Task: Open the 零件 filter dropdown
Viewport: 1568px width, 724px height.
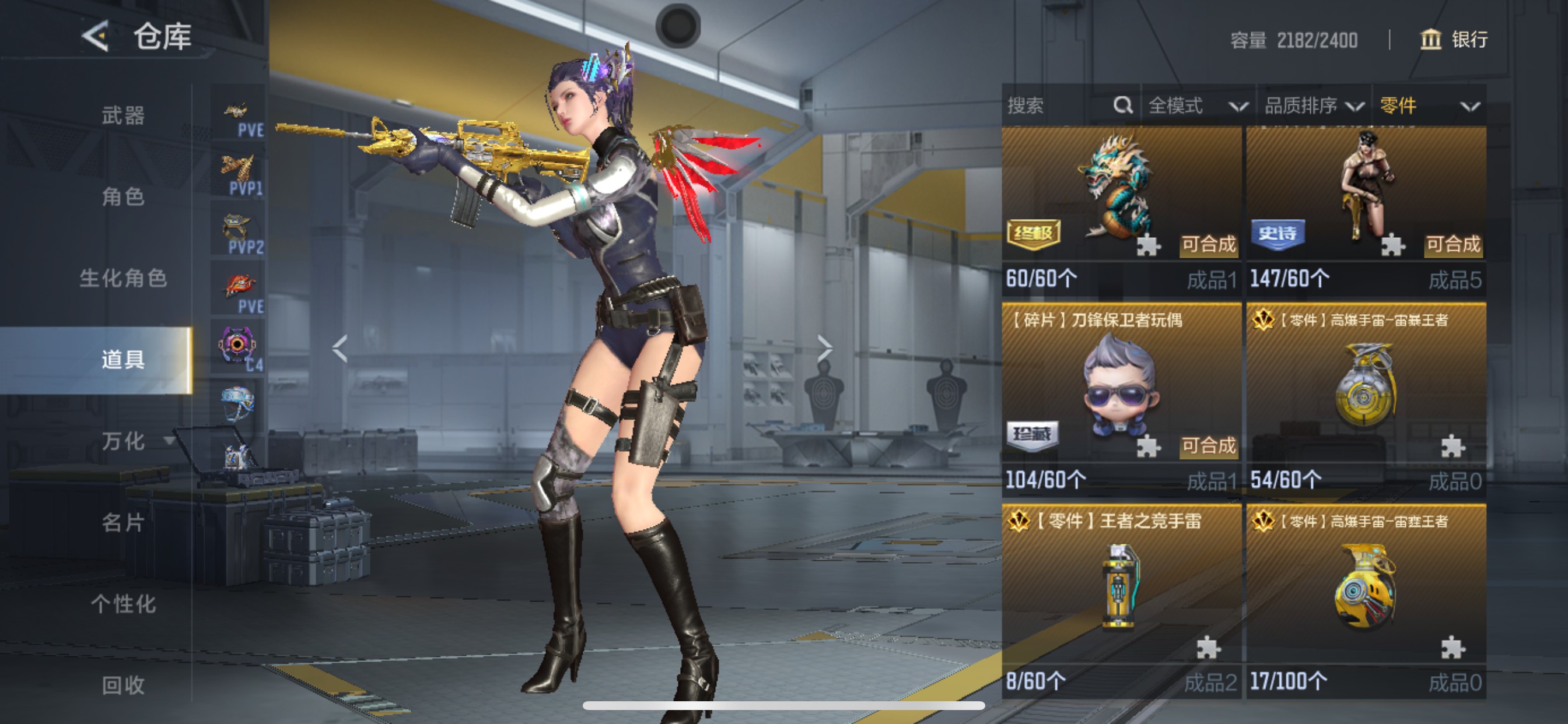Action: [1428, 106]
